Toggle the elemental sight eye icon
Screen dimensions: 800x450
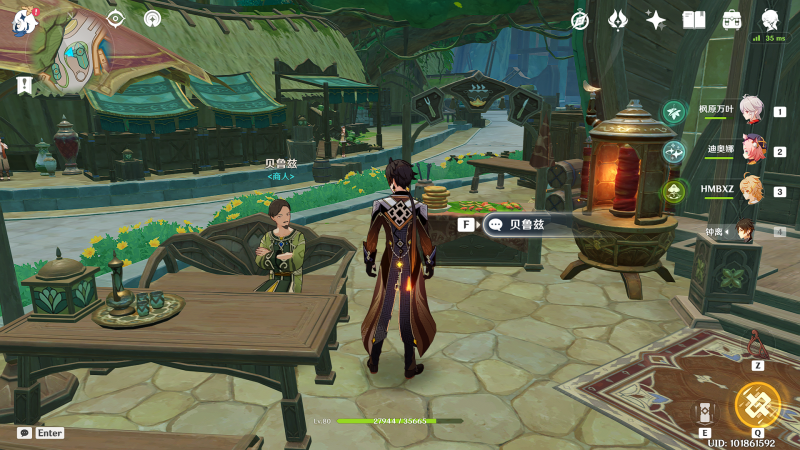point(116,18)
